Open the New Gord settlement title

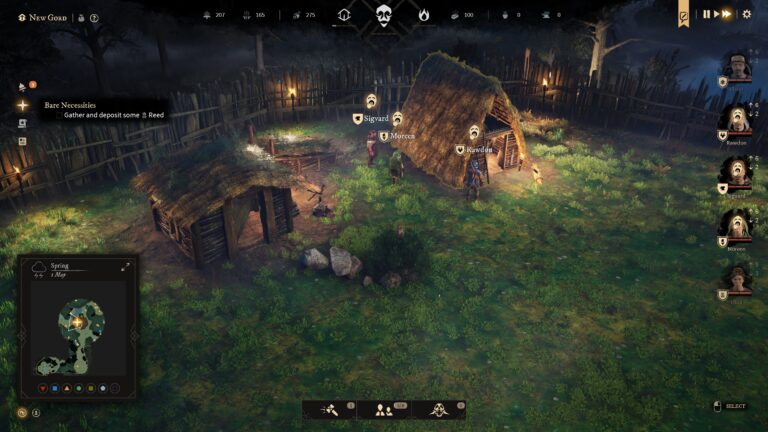coord(46,17)
